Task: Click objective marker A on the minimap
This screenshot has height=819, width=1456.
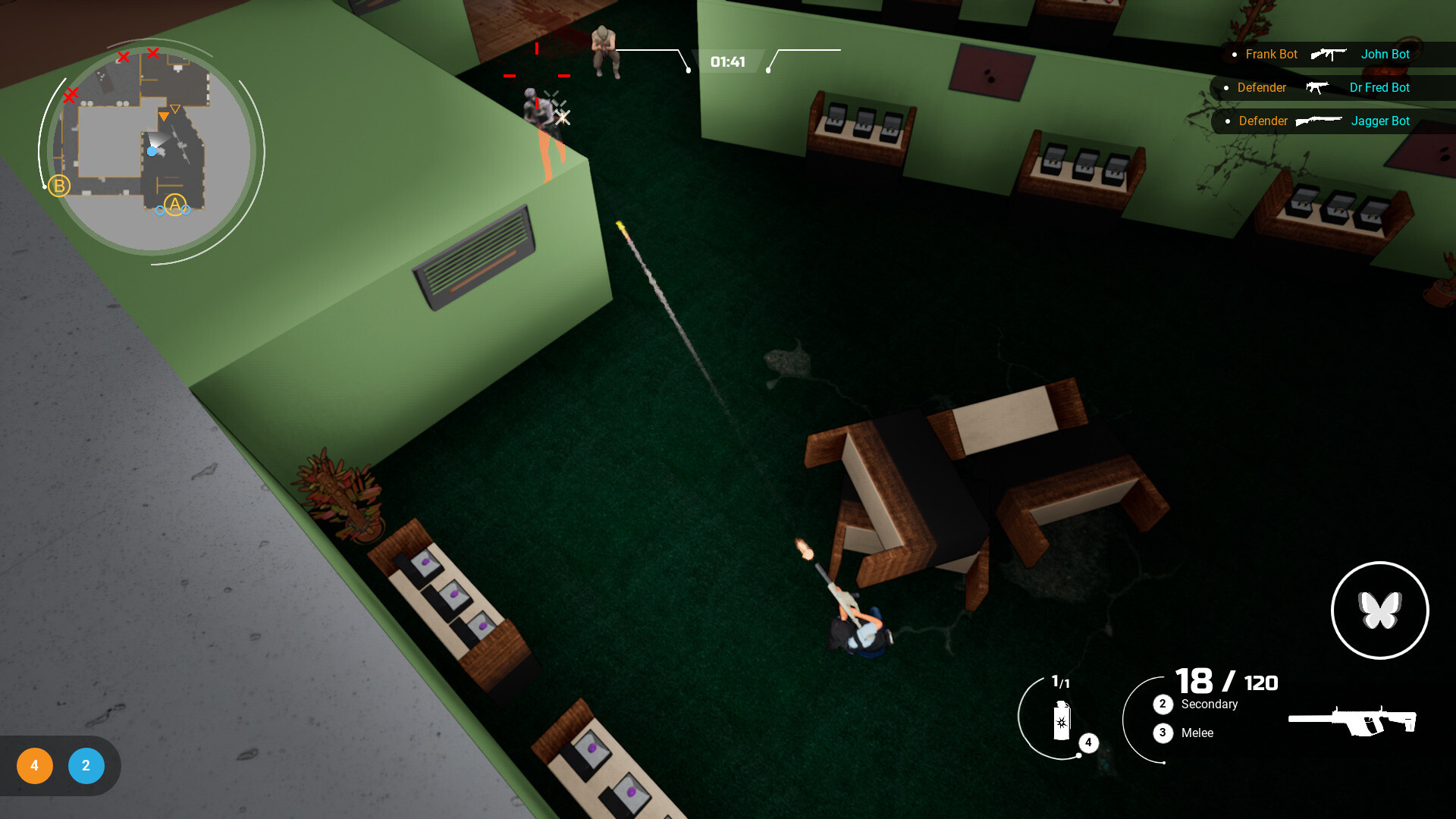Action: [174, 205]
